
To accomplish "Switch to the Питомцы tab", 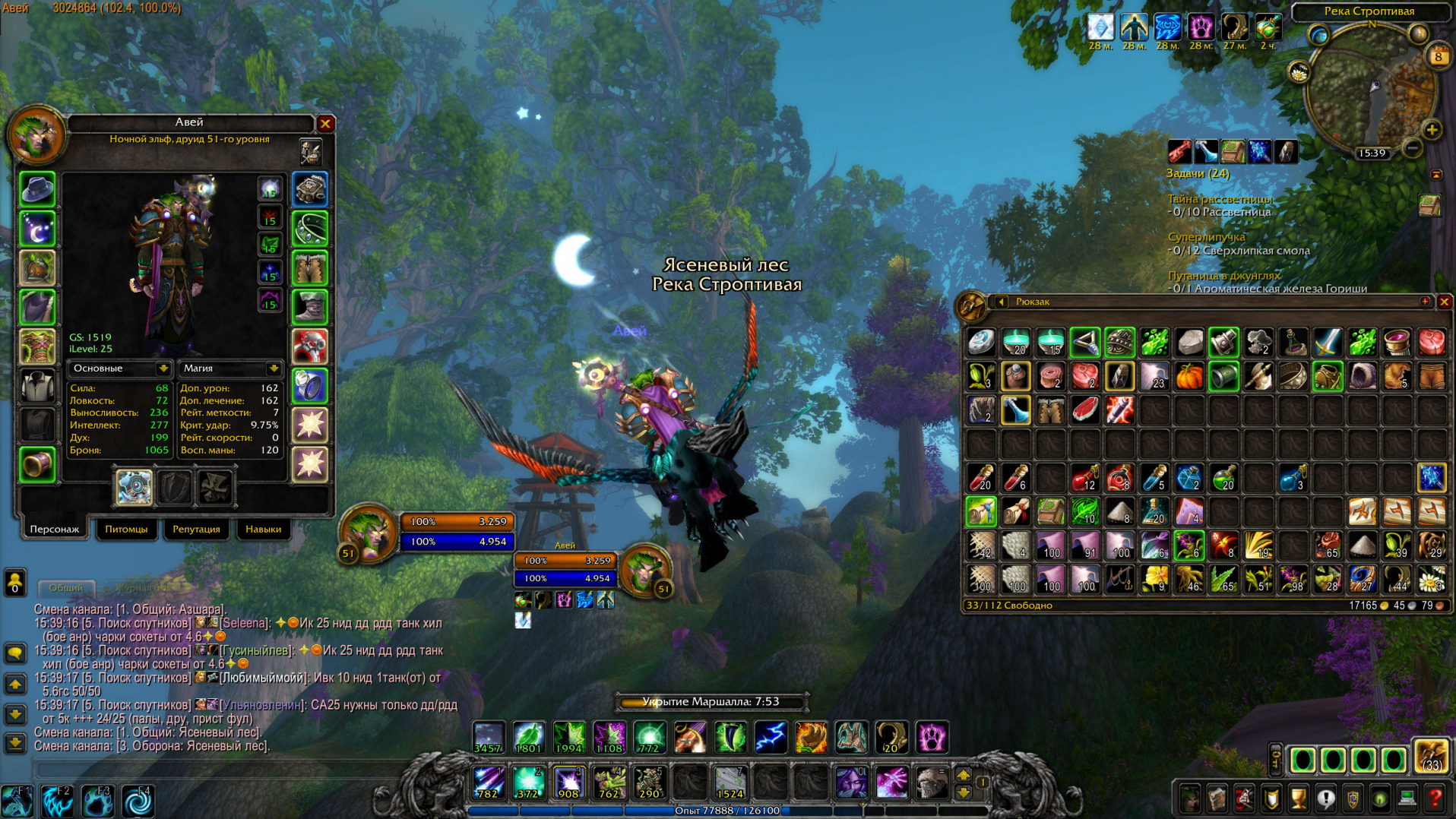I will point(126,529).
